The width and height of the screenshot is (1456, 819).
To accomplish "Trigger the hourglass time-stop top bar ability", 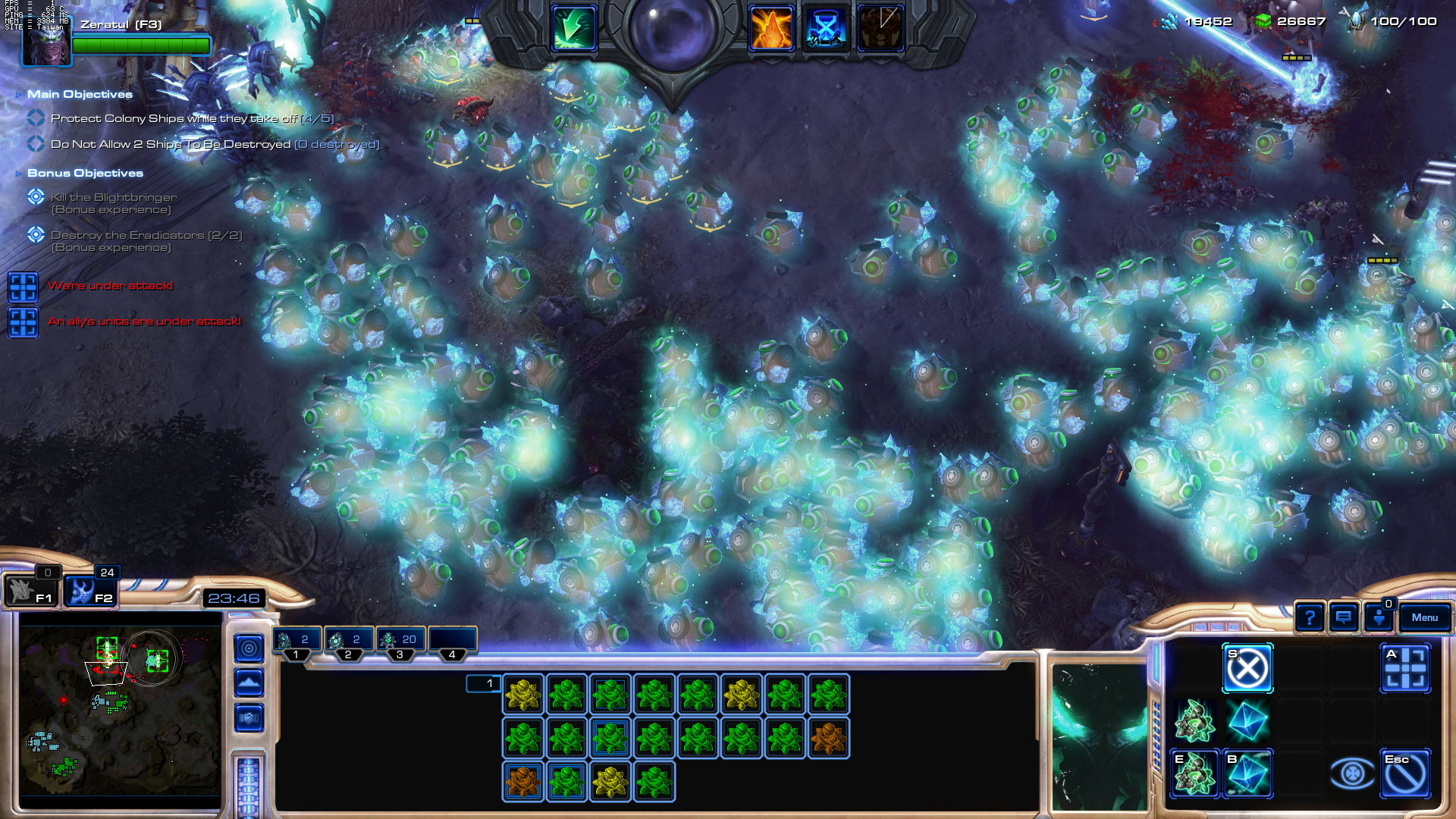I will [827, 27].
